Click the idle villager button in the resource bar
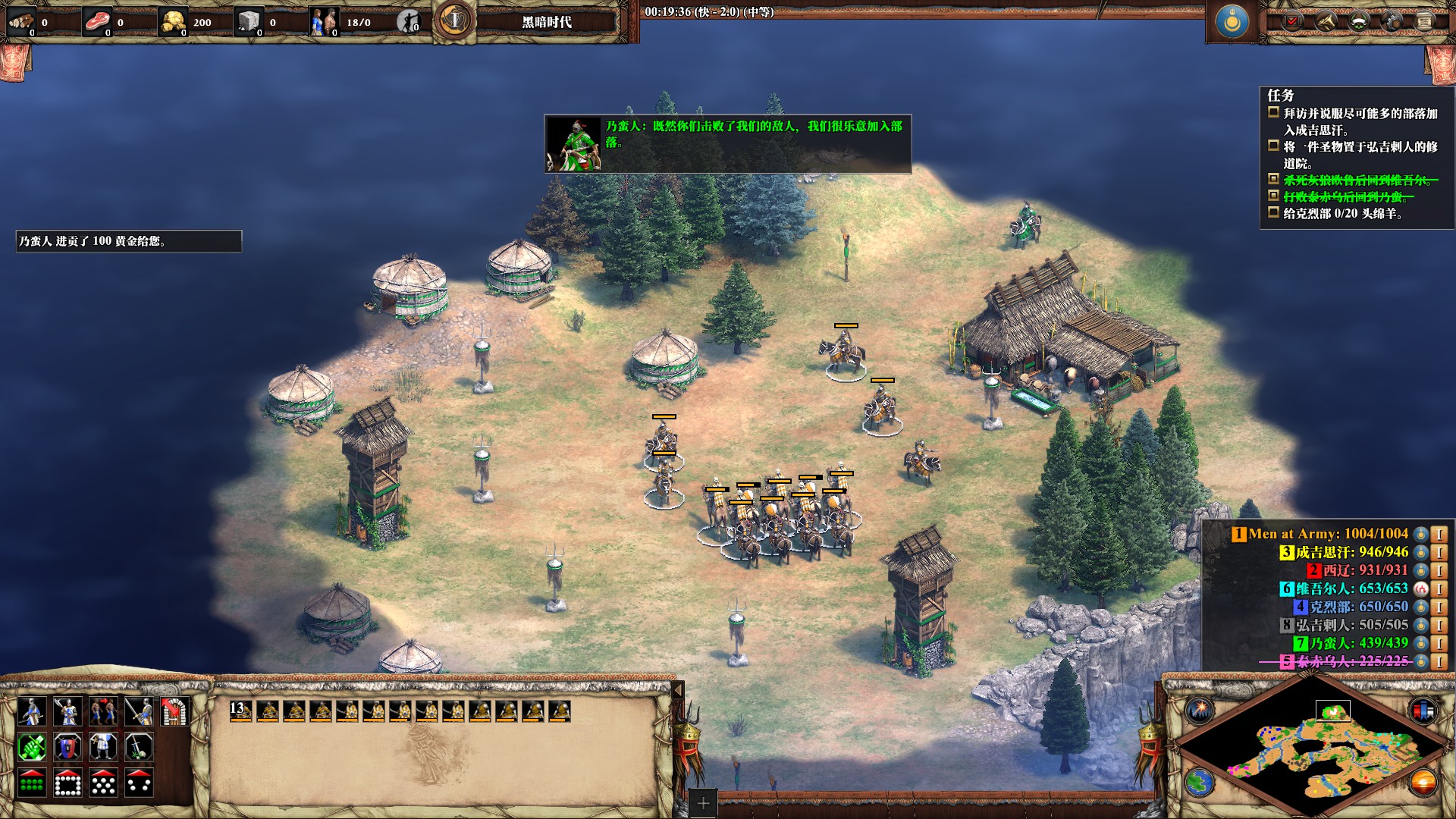Image resolution: width=1456 pixels, height=819 pixels. [x=409, y=22]
